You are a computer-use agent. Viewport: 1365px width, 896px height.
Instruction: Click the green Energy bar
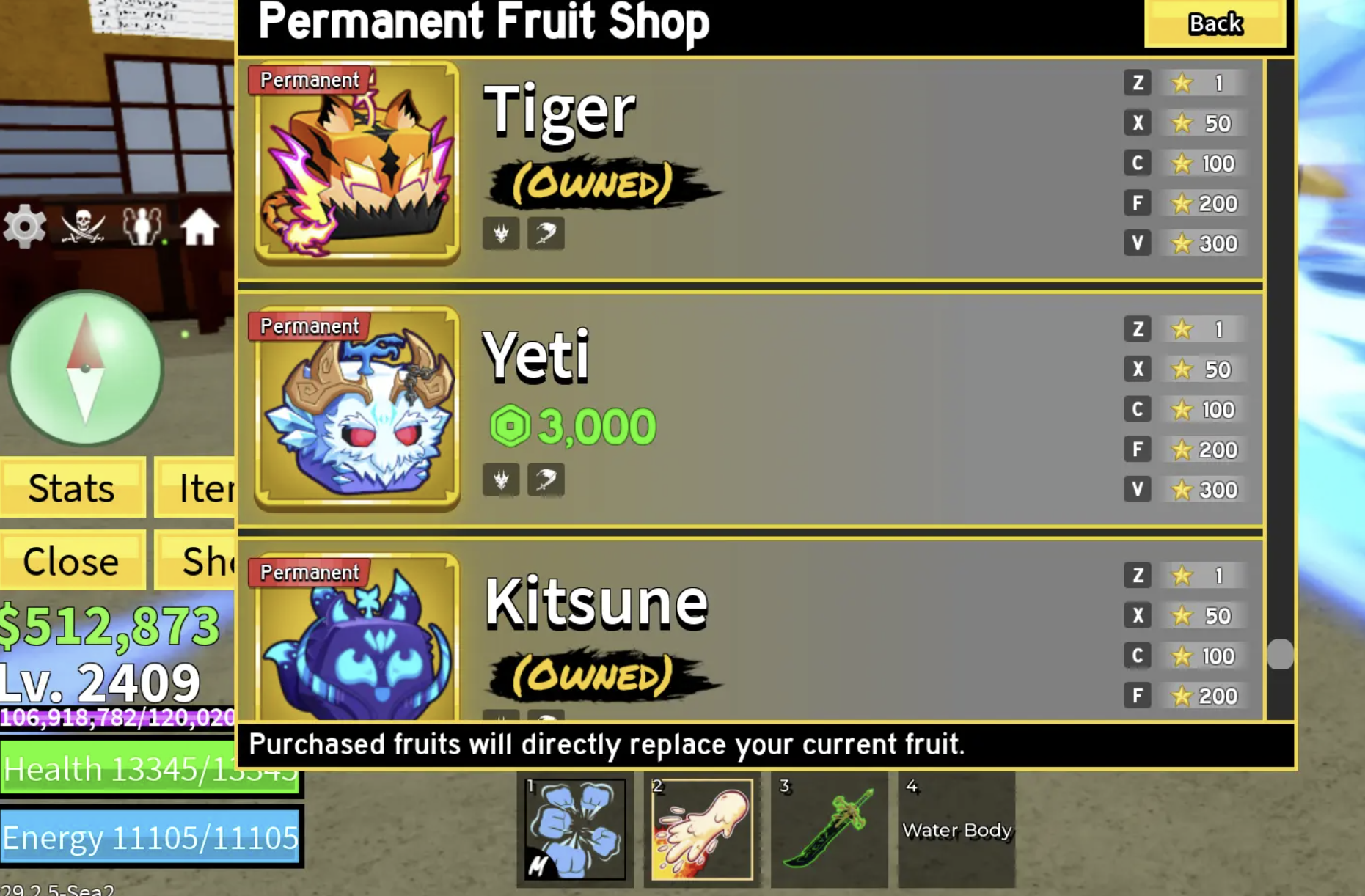(150, 836)
